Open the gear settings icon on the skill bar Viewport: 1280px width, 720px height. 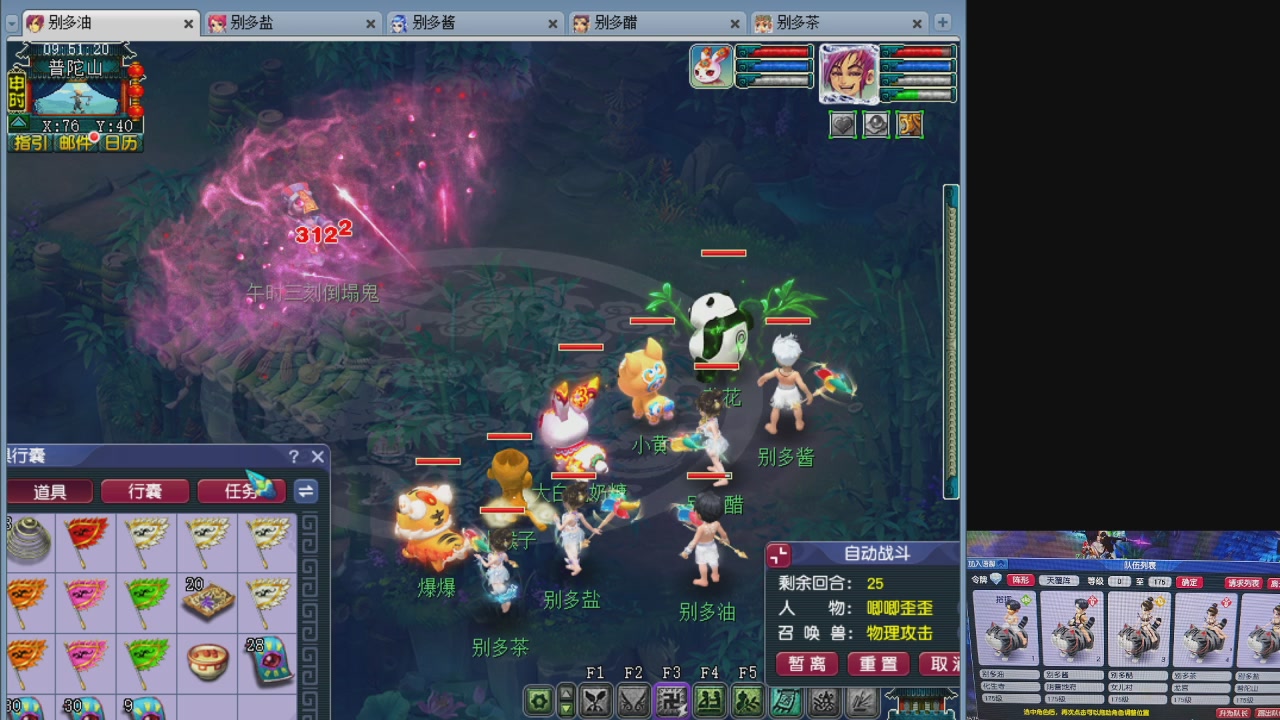(538, 700)
